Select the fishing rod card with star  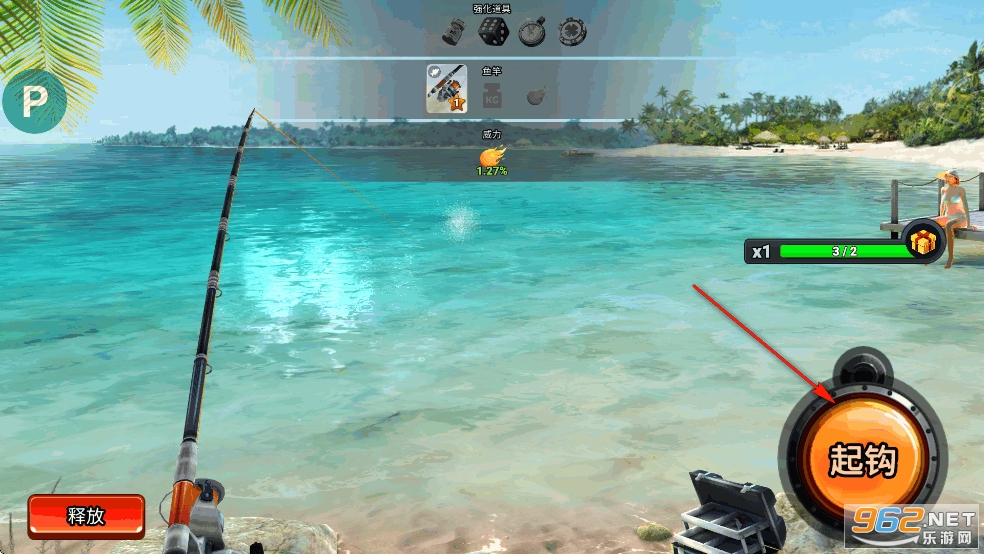[x=446, y=88]
